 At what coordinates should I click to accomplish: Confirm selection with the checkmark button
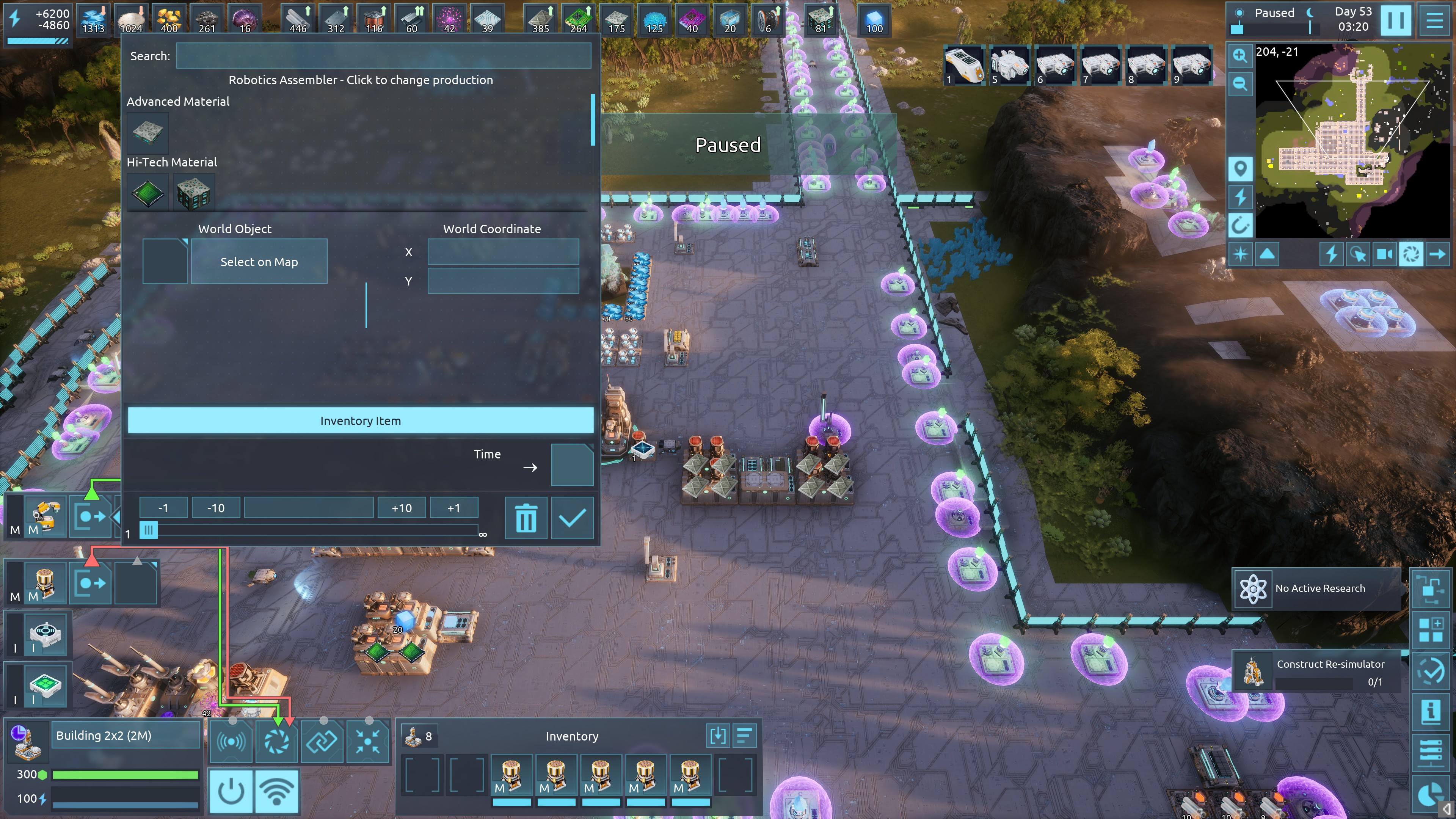[x=572, y=518]
